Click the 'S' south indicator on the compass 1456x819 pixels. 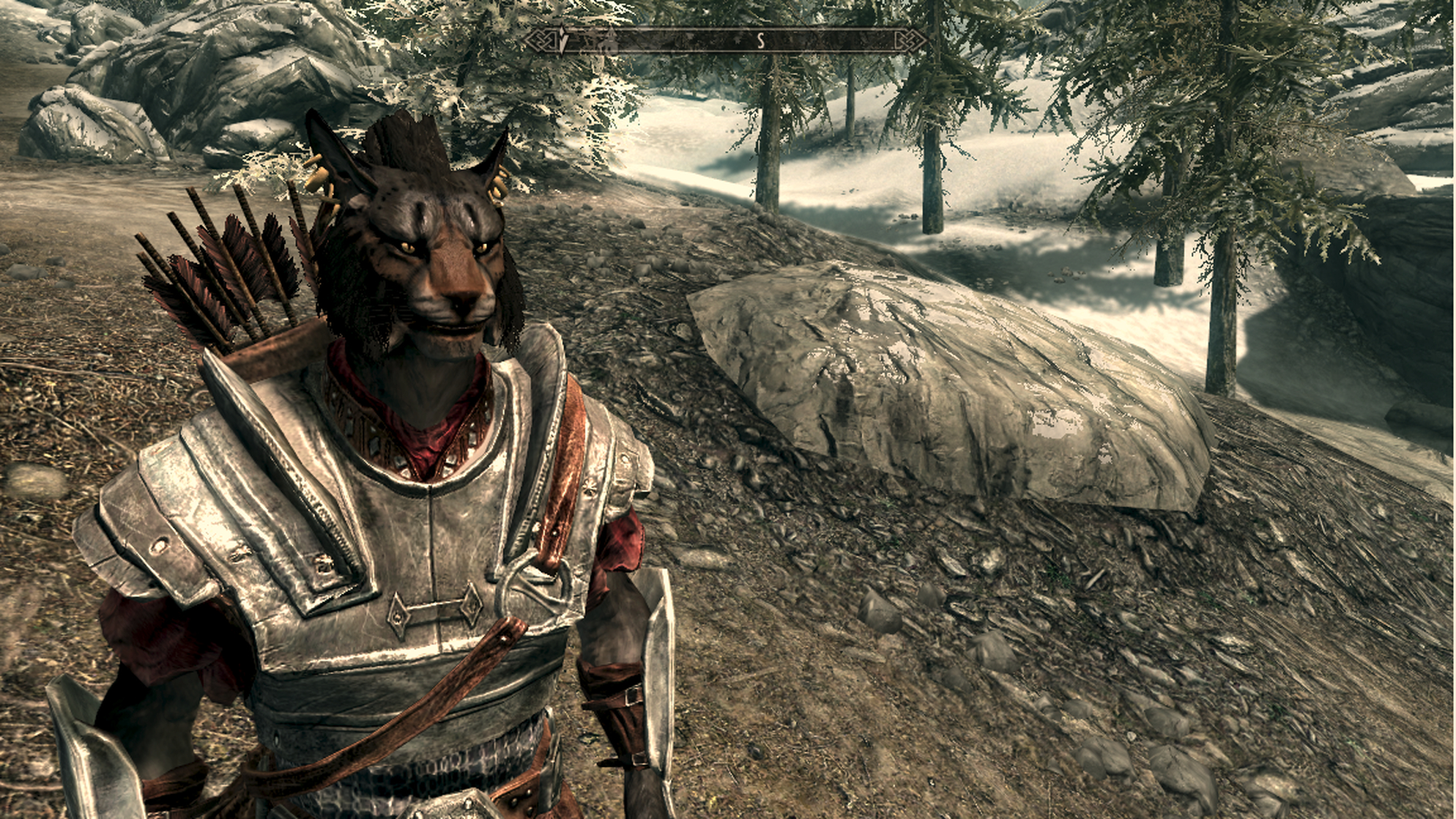[762, 41]
